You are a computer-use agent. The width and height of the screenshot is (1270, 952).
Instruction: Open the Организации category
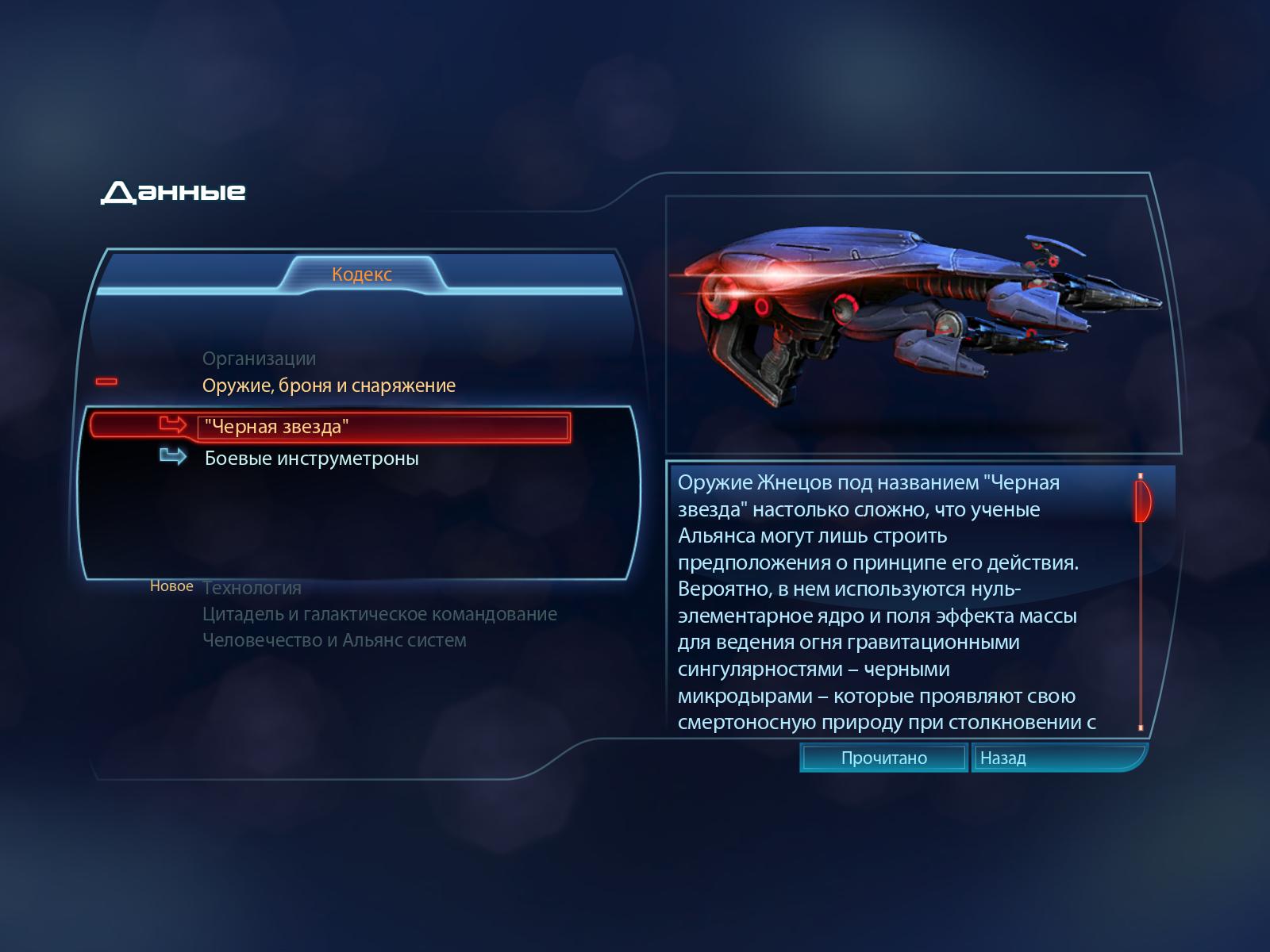(x=259, y=359)
